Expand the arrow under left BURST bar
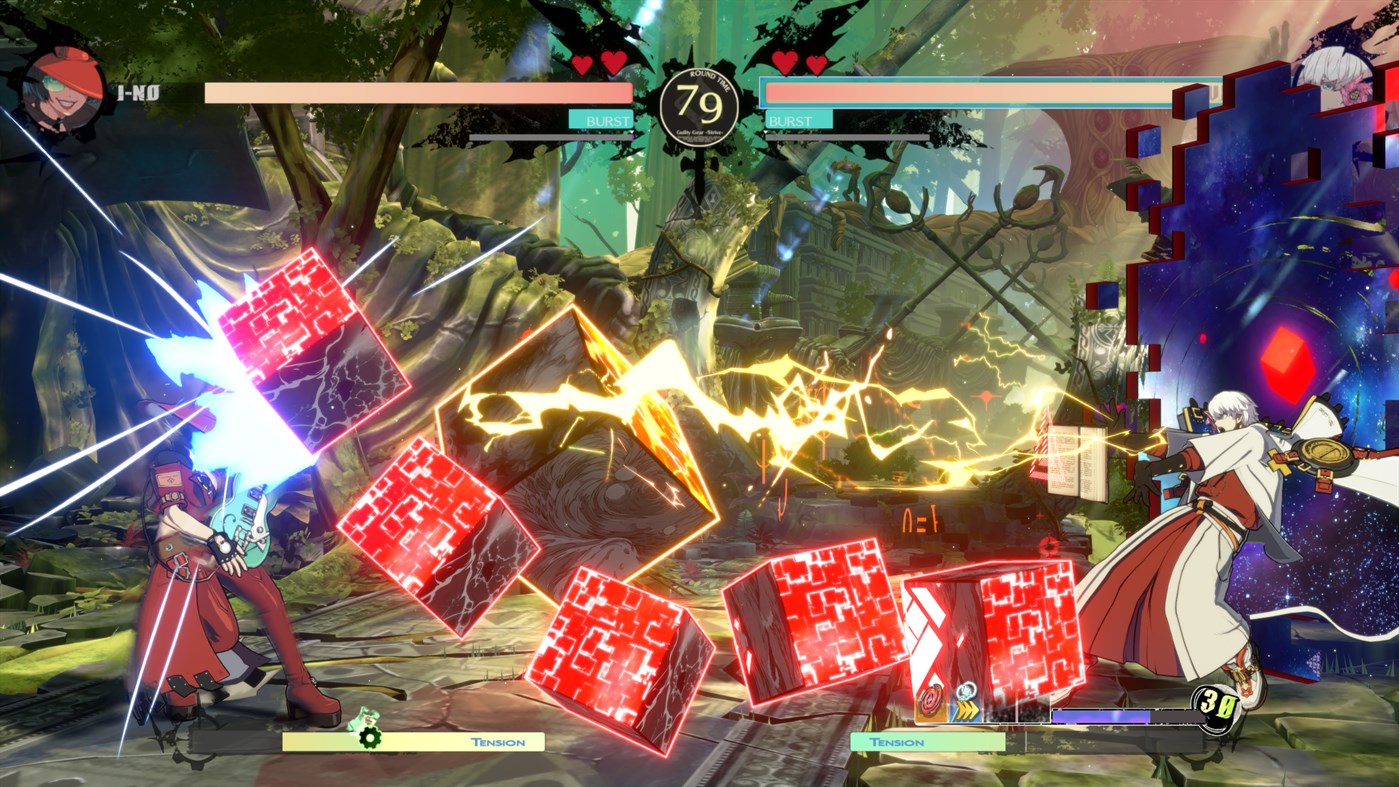 [x=632, y=131]
